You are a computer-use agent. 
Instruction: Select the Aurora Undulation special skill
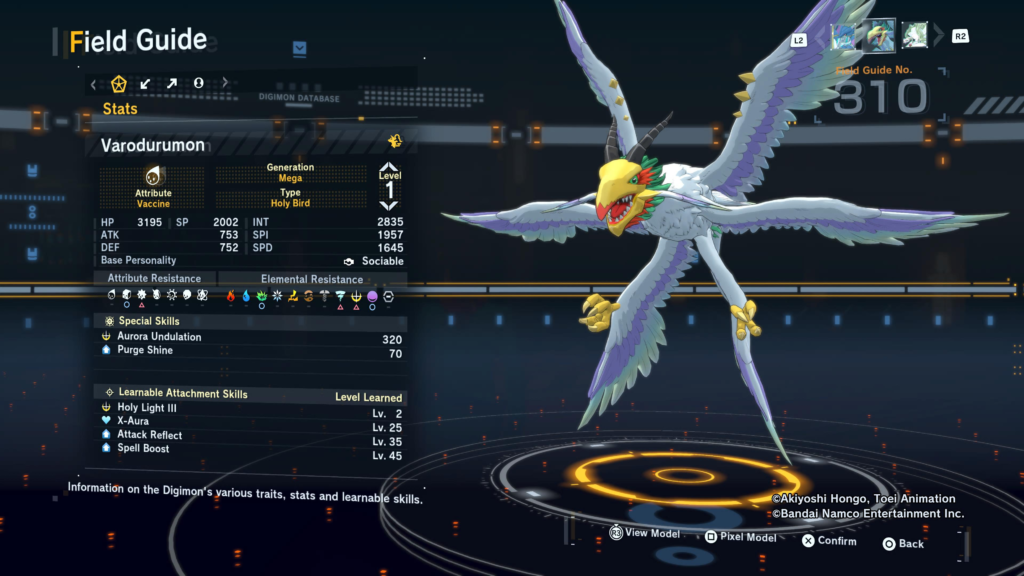[x=160, y=337]
